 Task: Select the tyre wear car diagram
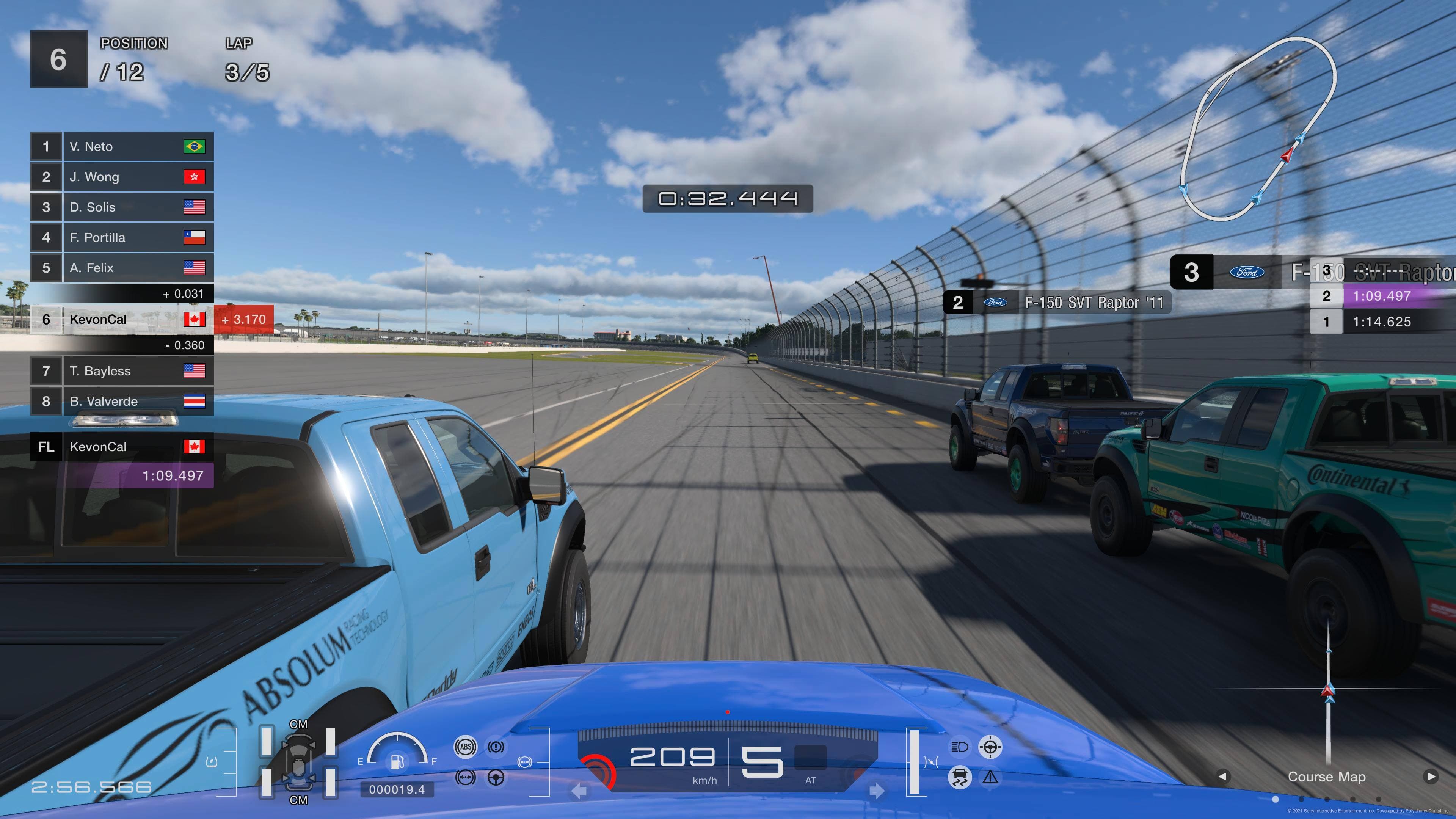(298, 762)
